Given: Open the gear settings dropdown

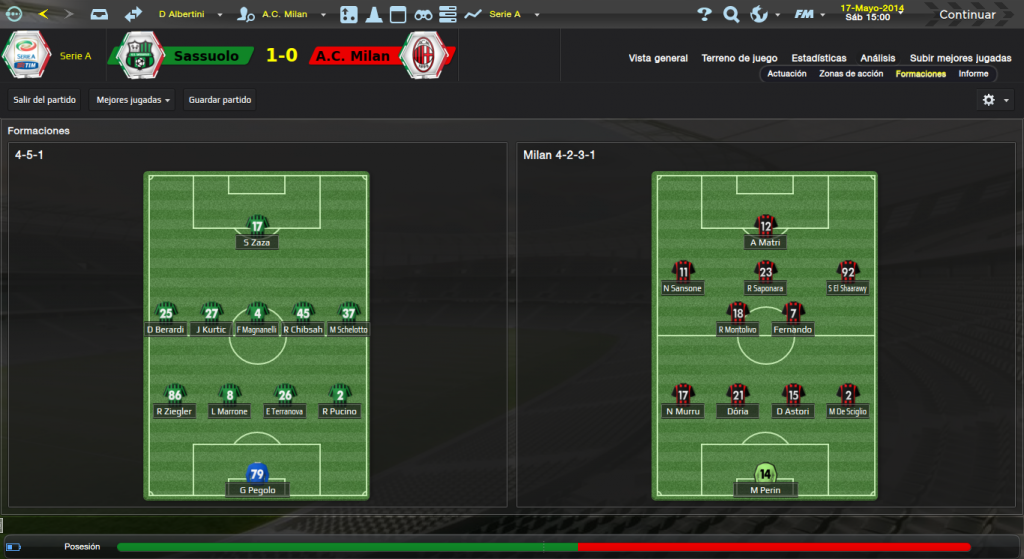Looking at the screenshot, I should 995,100.
